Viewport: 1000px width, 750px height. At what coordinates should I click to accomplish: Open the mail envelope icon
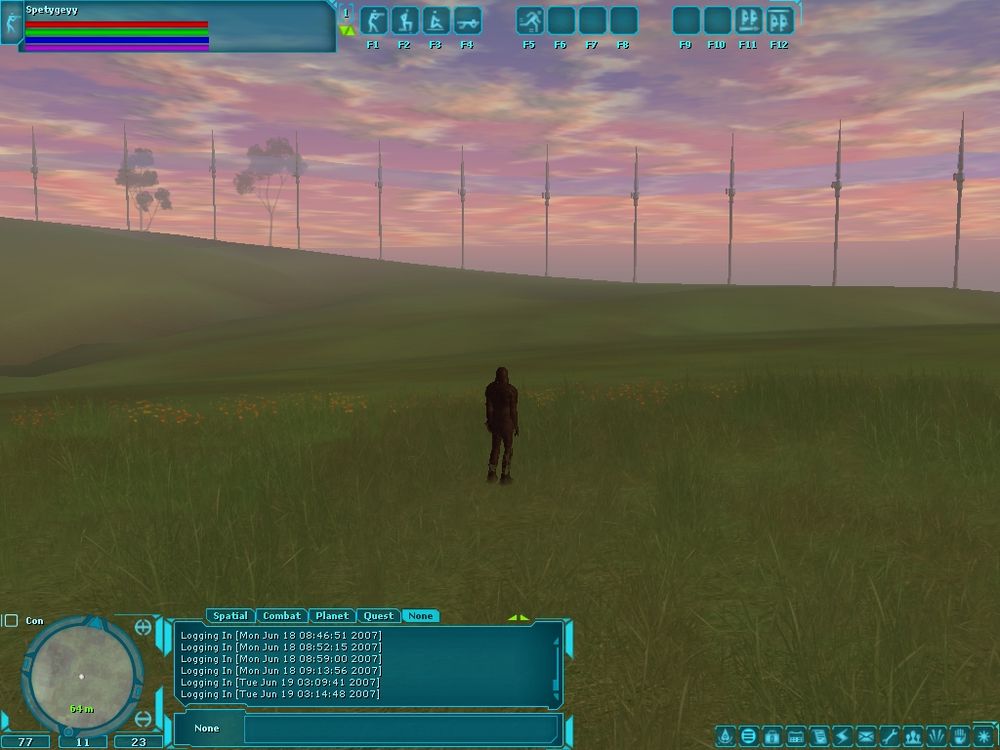[x=866, y=737]
